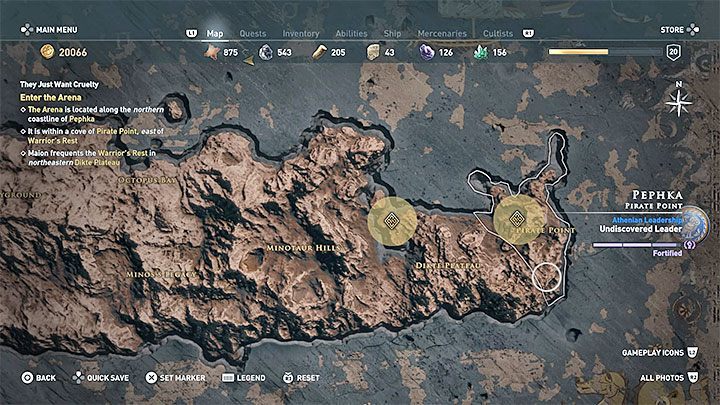Open the map Legend
720x405 pixels.
tap(244, 378)
